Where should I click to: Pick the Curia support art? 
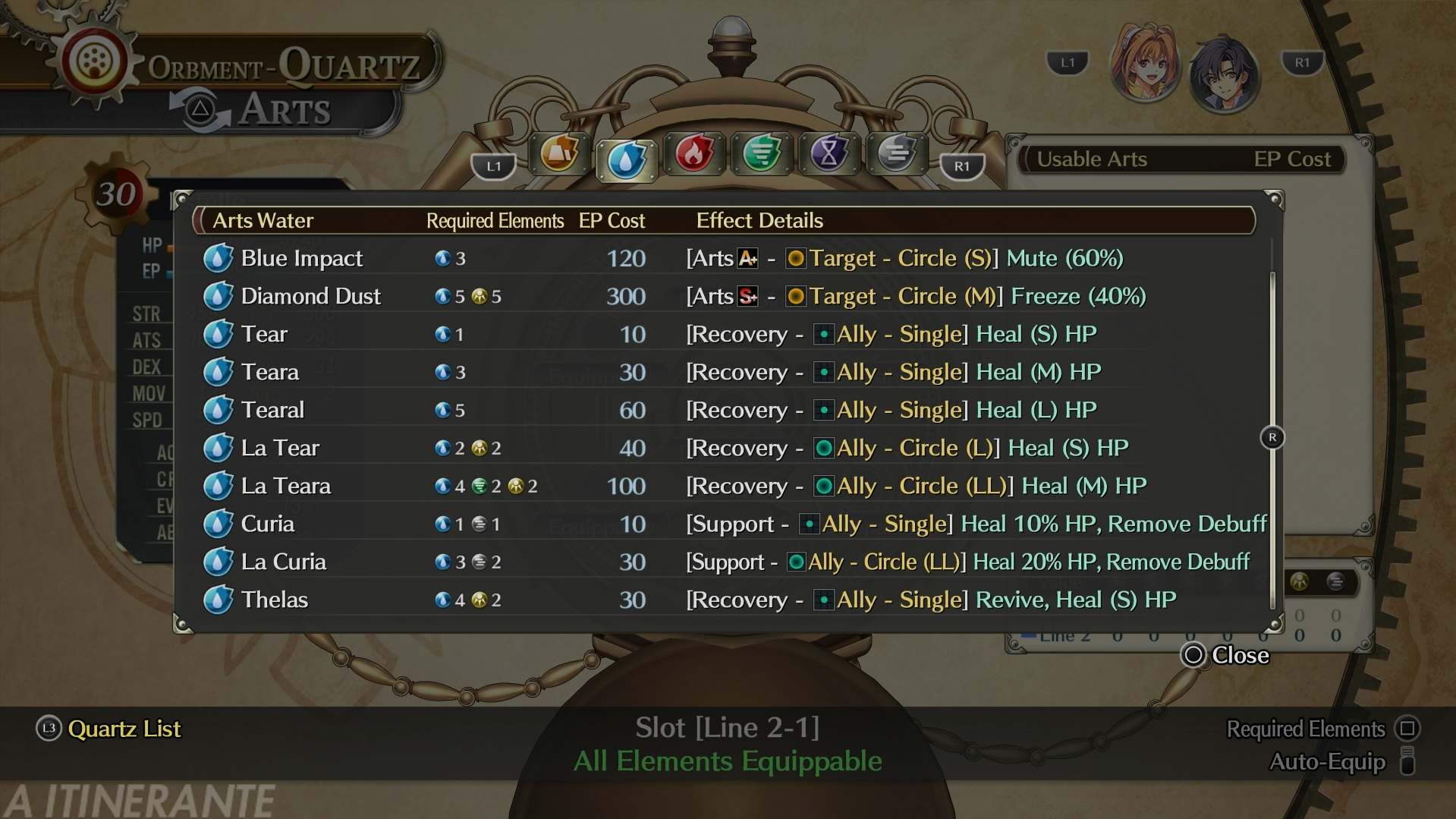tap(267, 524)
